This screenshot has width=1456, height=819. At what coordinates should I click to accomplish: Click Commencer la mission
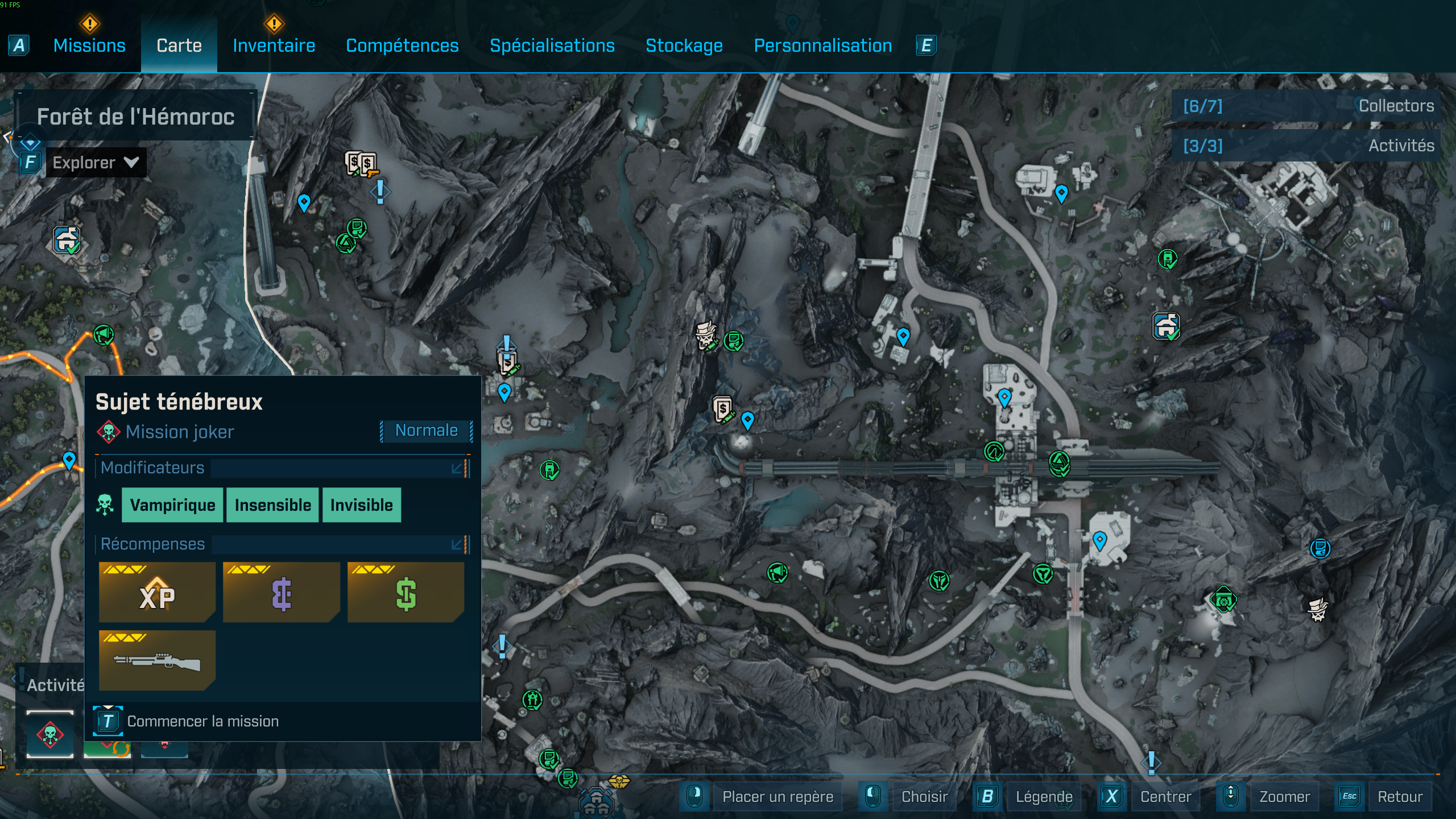tap(202, 721)
